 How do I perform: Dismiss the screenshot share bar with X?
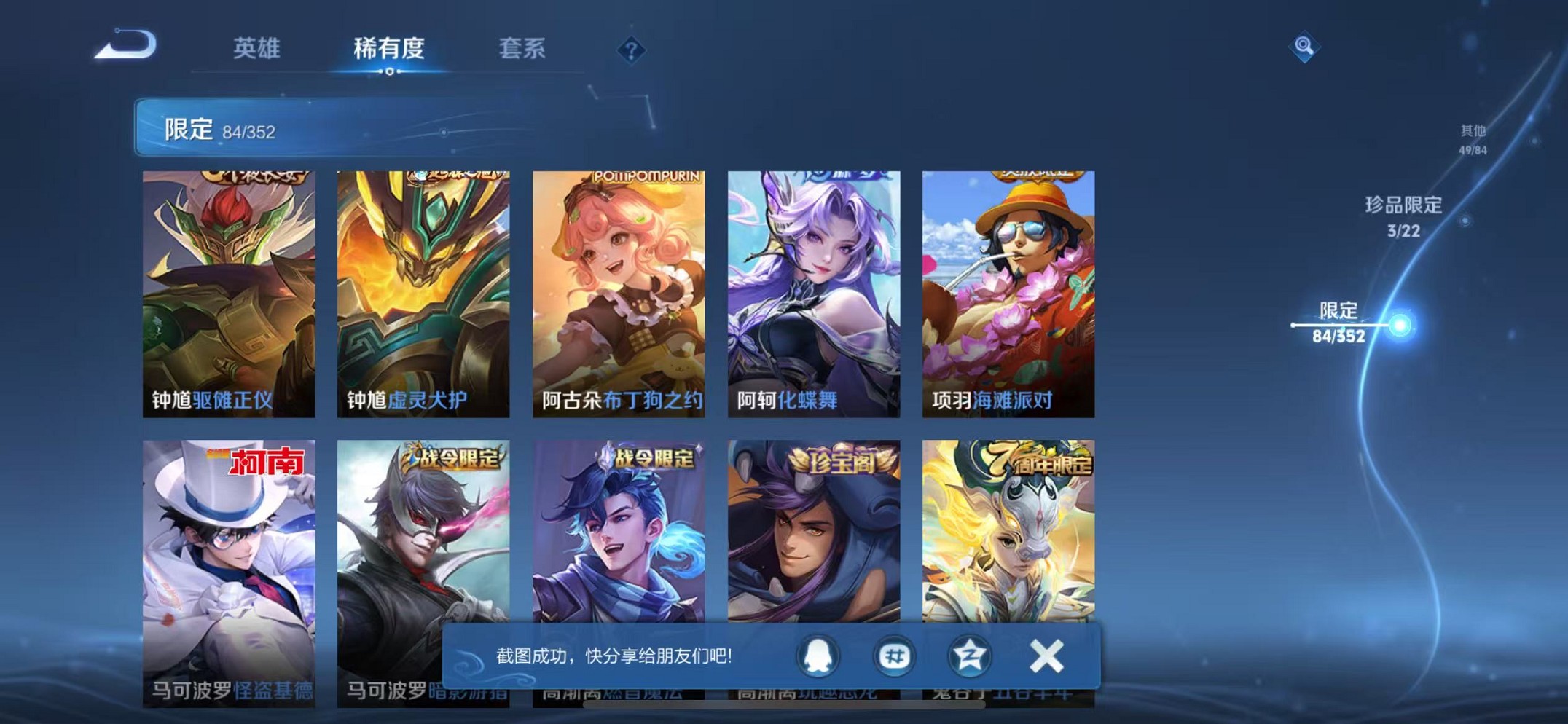tap(1046, 655)
